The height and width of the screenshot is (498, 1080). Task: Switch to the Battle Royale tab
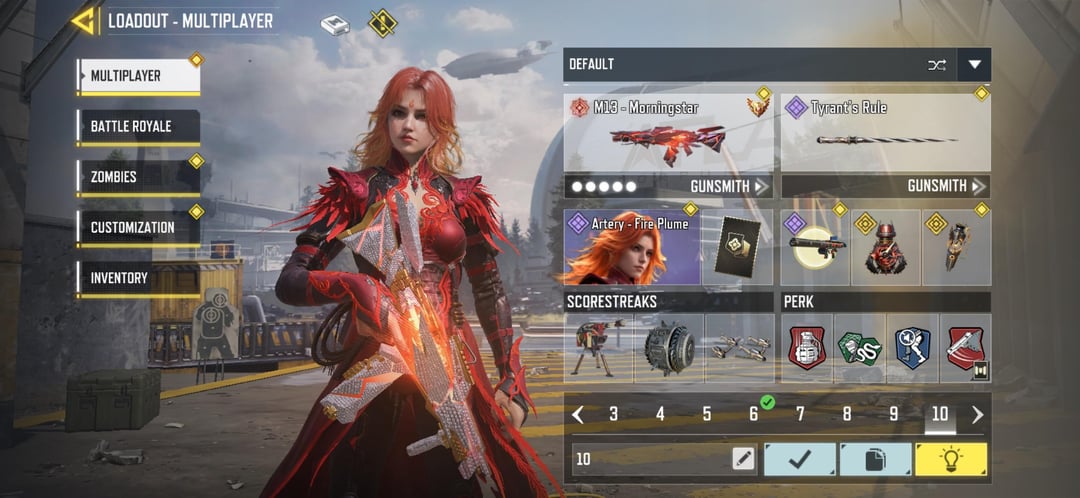tap(138, 127)
